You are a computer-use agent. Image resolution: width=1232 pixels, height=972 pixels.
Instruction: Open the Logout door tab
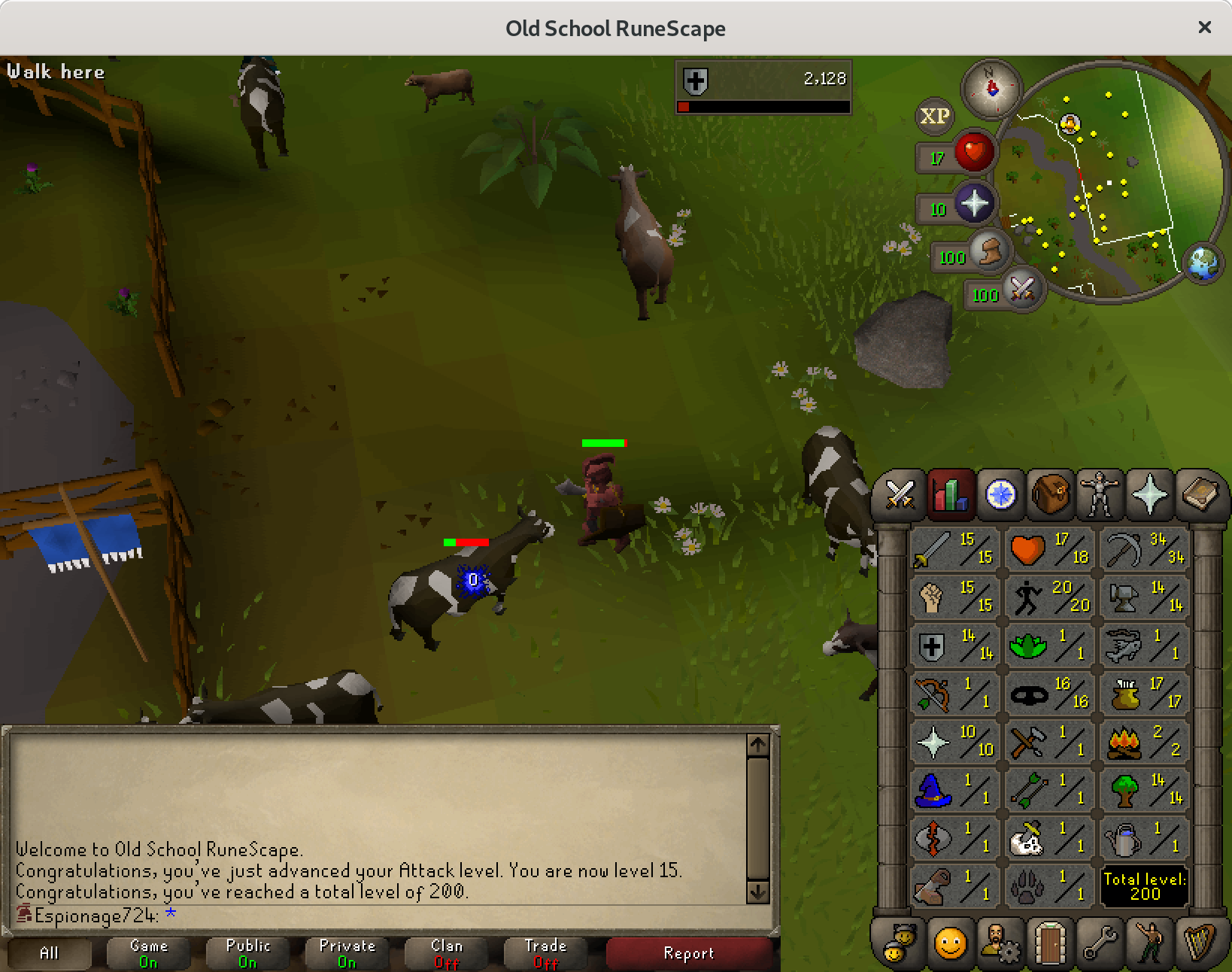pyautogui.click(x=1049, y=941)
